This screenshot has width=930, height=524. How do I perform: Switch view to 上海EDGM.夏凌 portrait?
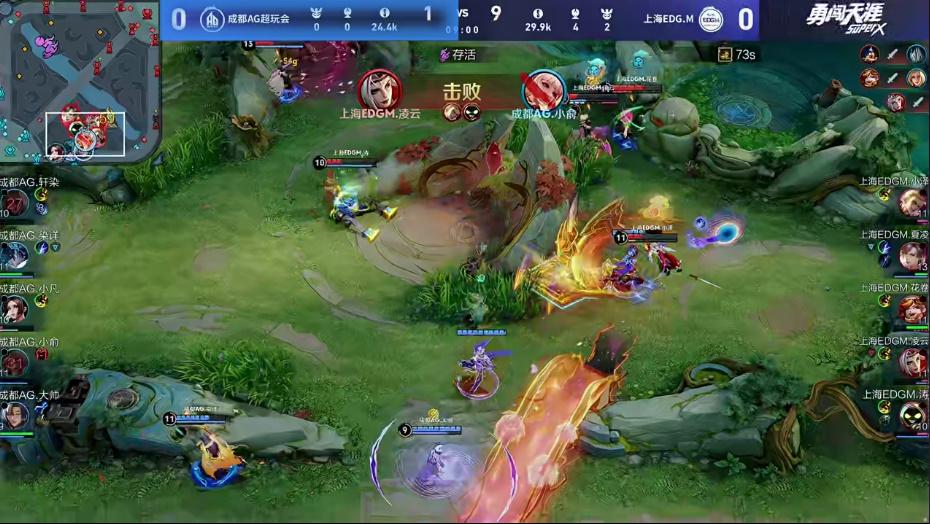click(x=912, y=257)
